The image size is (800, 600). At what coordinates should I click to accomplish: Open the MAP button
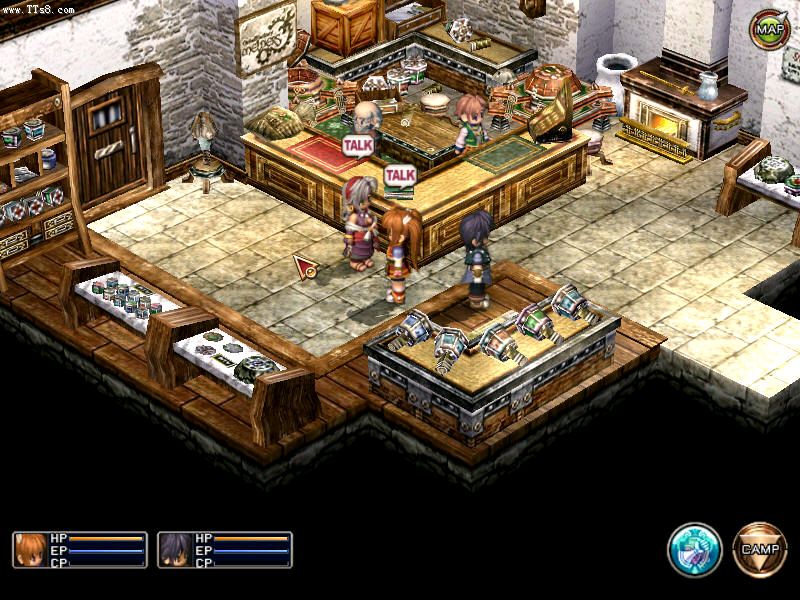coord(768,29)
